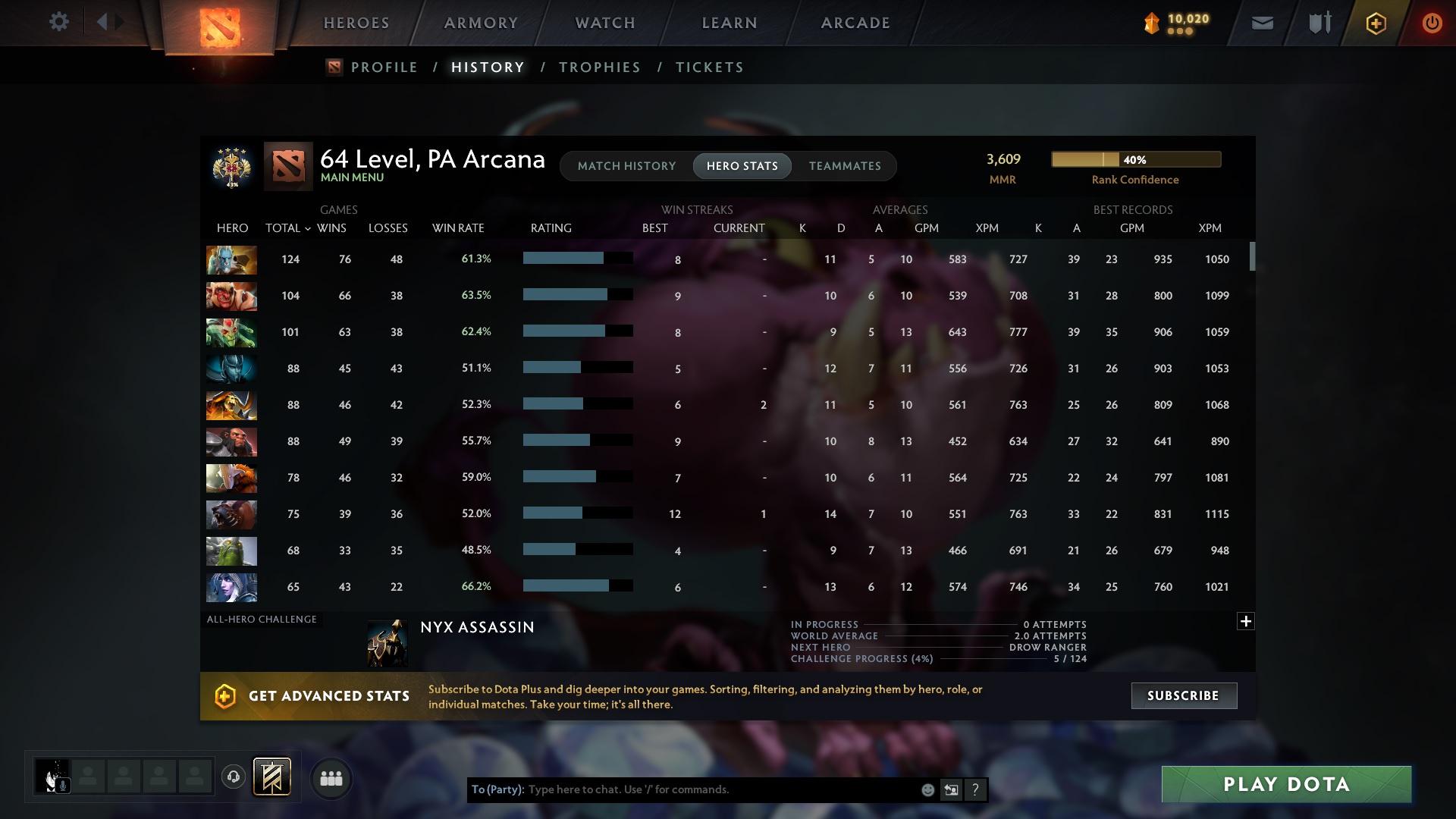Click SUBSCRIBE for Dota Plus
This screenshot has height=819, width=1456.
click(x=1183, y=695)
